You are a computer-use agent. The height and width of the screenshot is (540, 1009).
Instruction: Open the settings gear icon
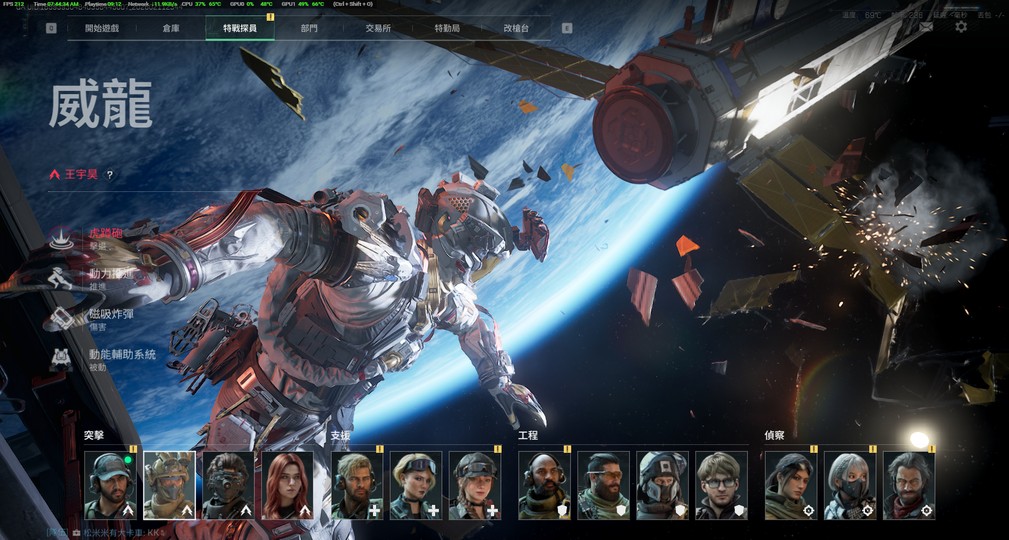(961, 27)
